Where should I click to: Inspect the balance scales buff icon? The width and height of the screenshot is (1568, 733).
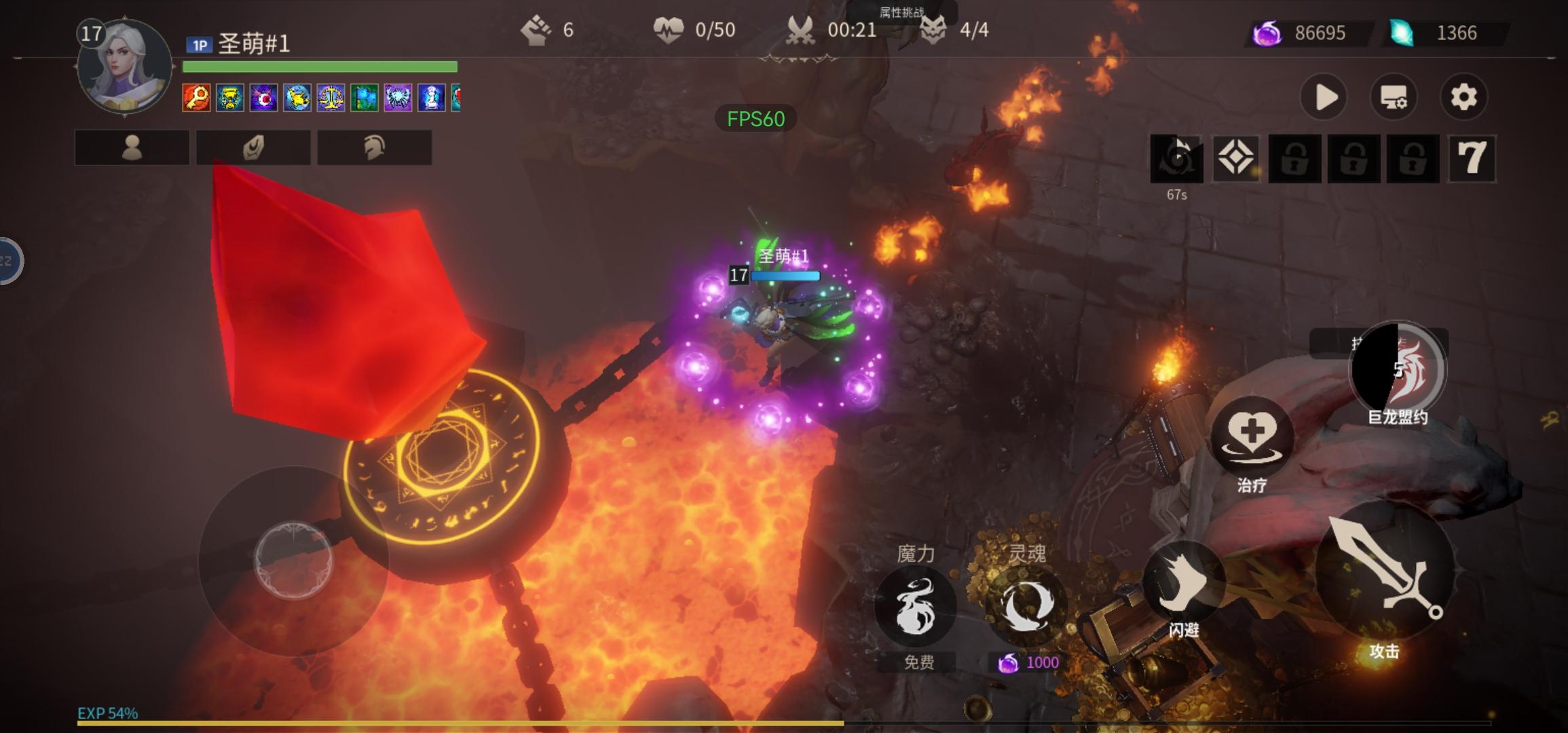click(331, 98)
